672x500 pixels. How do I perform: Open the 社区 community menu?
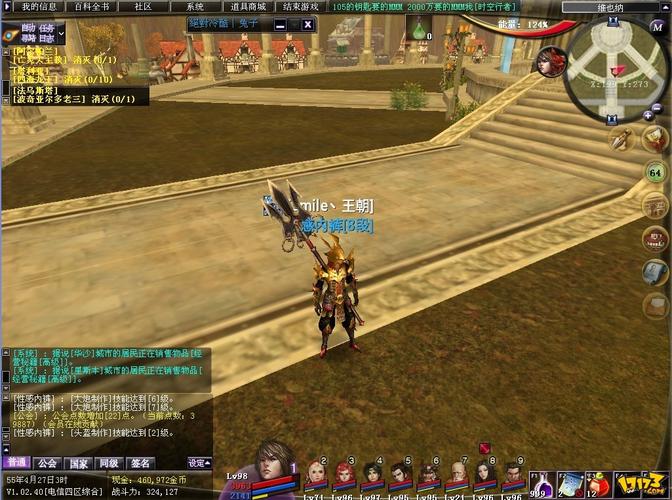(143, 6)
